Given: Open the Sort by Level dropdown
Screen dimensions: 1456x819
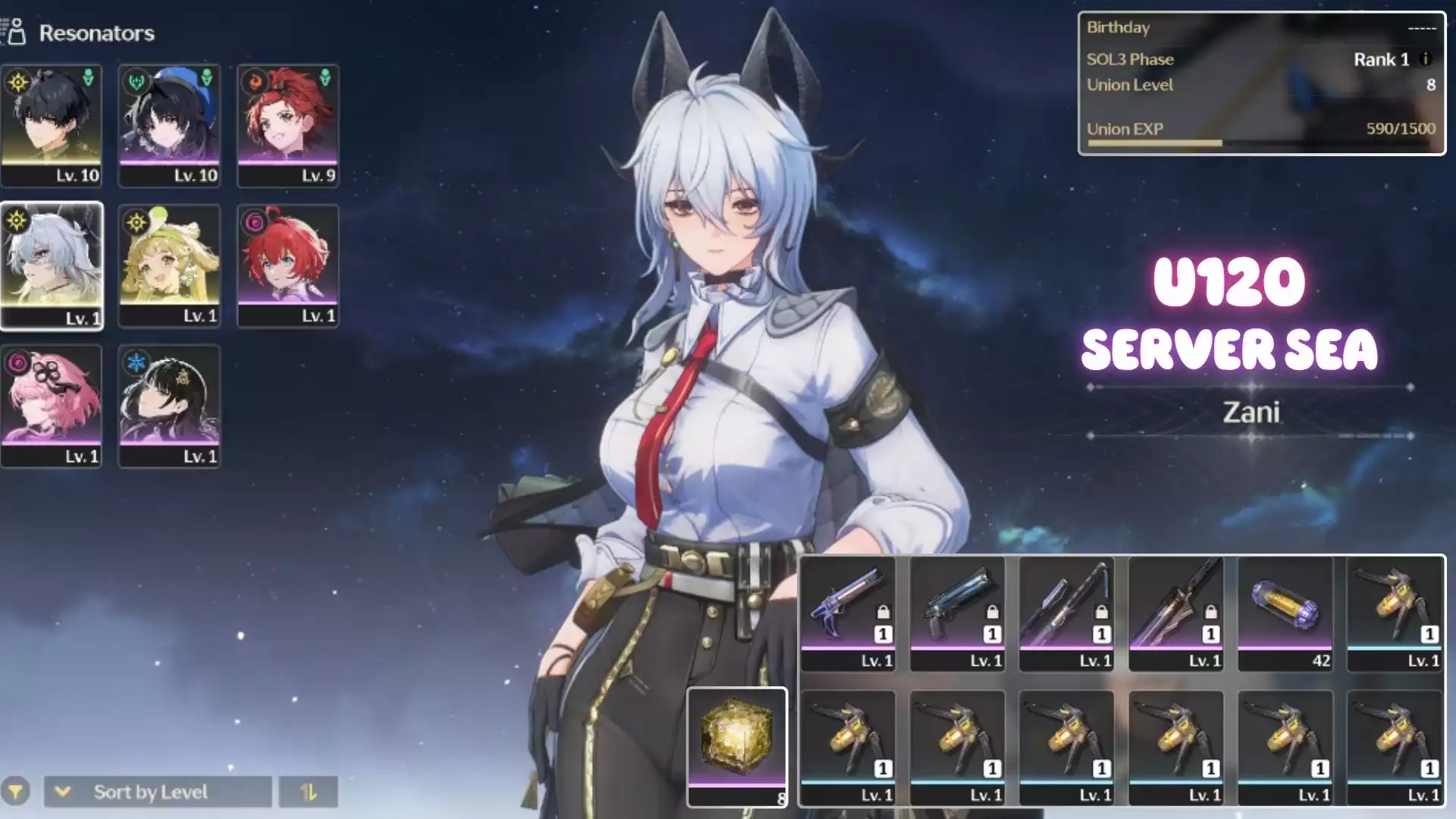Looking at the screenshot, I should 158,792.
